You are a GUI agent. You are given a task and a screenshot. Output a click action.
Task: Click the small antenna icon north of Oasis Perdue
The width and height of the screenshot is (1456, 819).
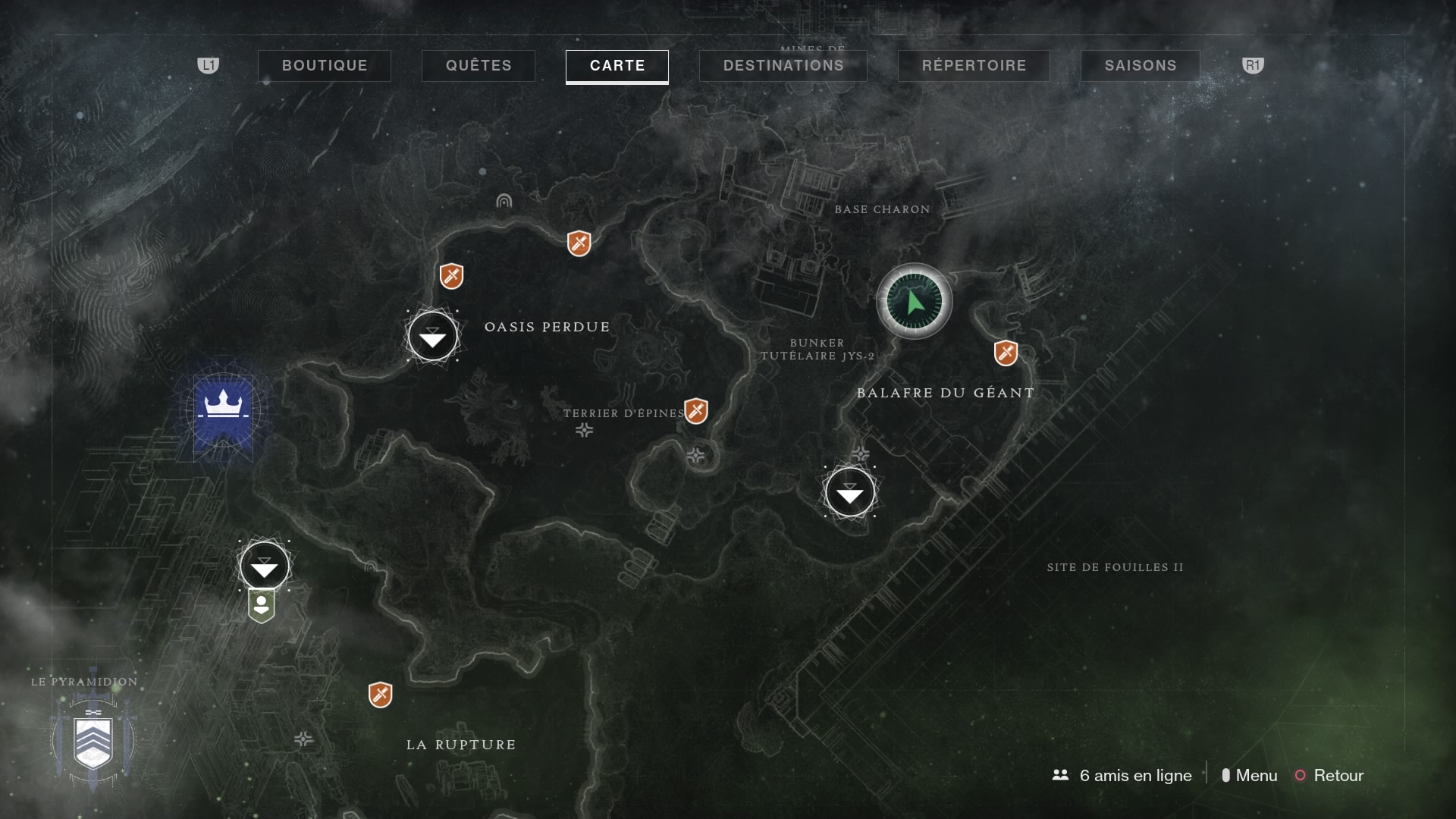click(503, 201)
